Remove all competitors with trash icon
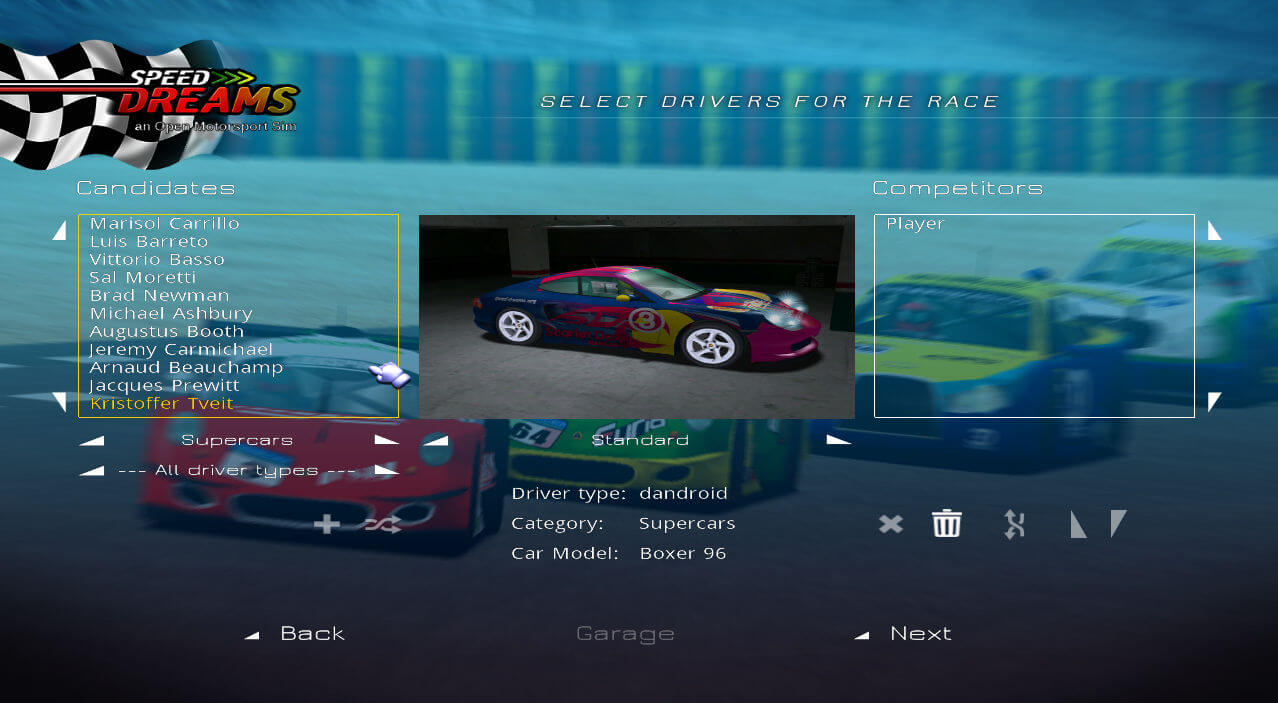This screenshot has width=1278, height=703. click(946, 524)
